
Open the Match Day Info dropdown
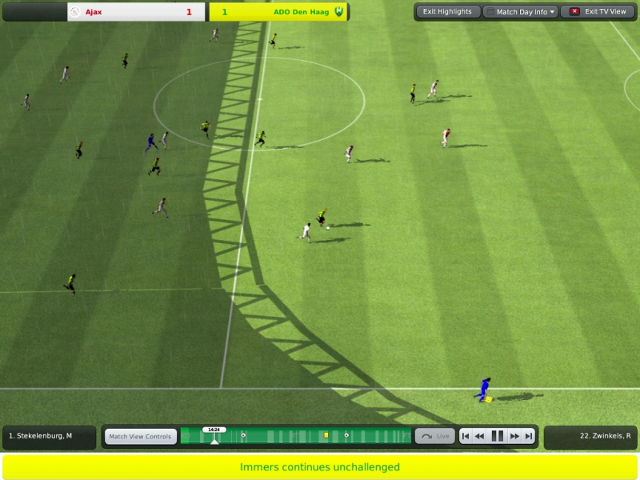click(x=521, y=12)
